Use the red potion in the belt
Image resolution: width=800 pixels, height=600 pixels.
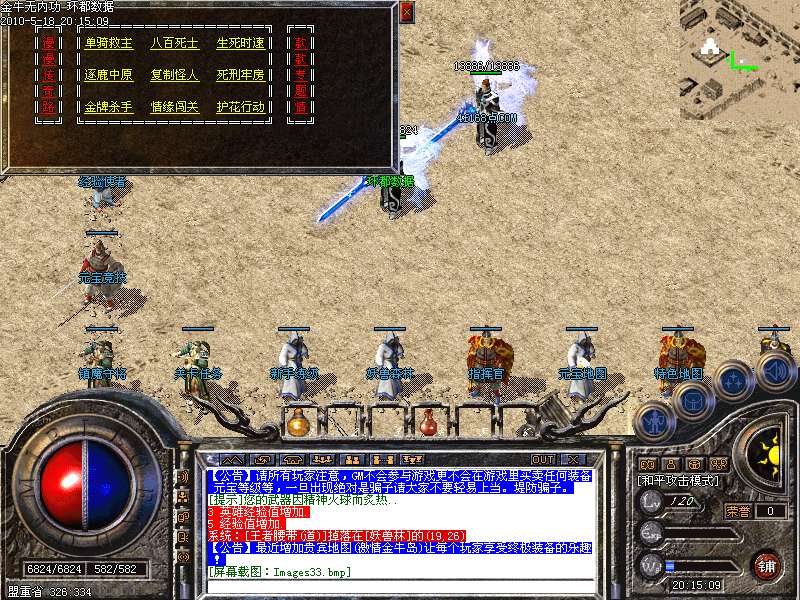428,423
